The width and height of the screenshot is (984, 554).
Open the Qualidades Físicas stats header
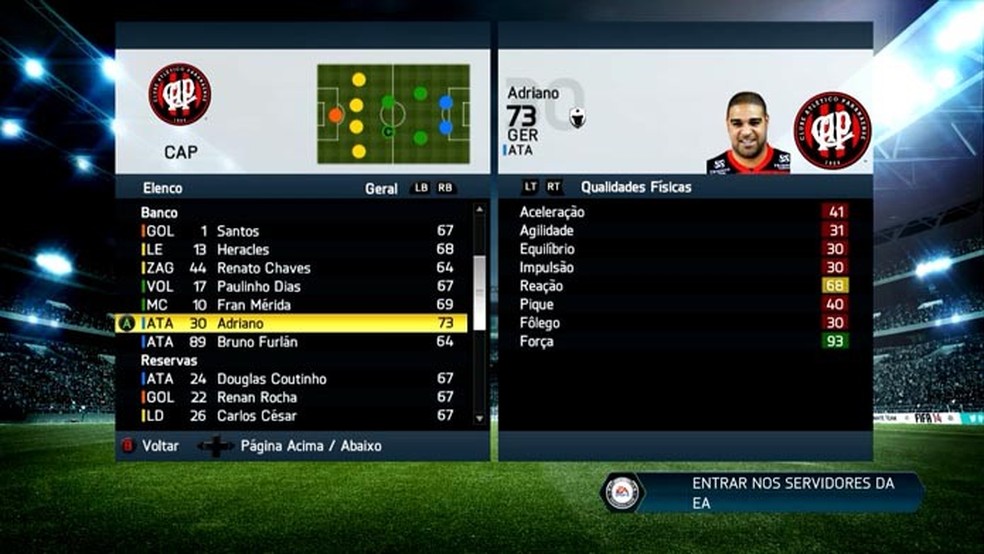(x=635, y=187)
